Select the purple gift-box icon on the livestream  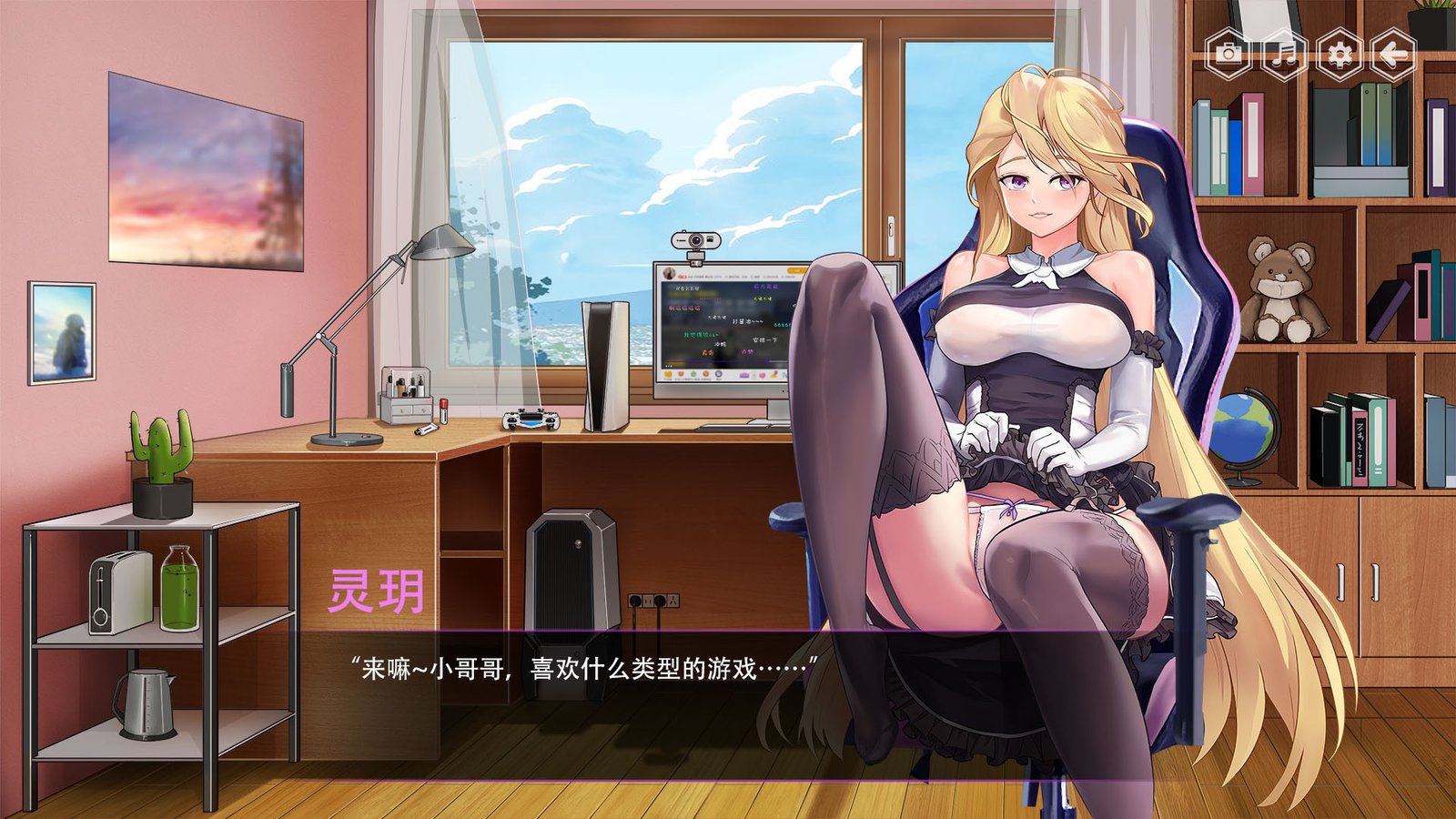tap(743, 375)
